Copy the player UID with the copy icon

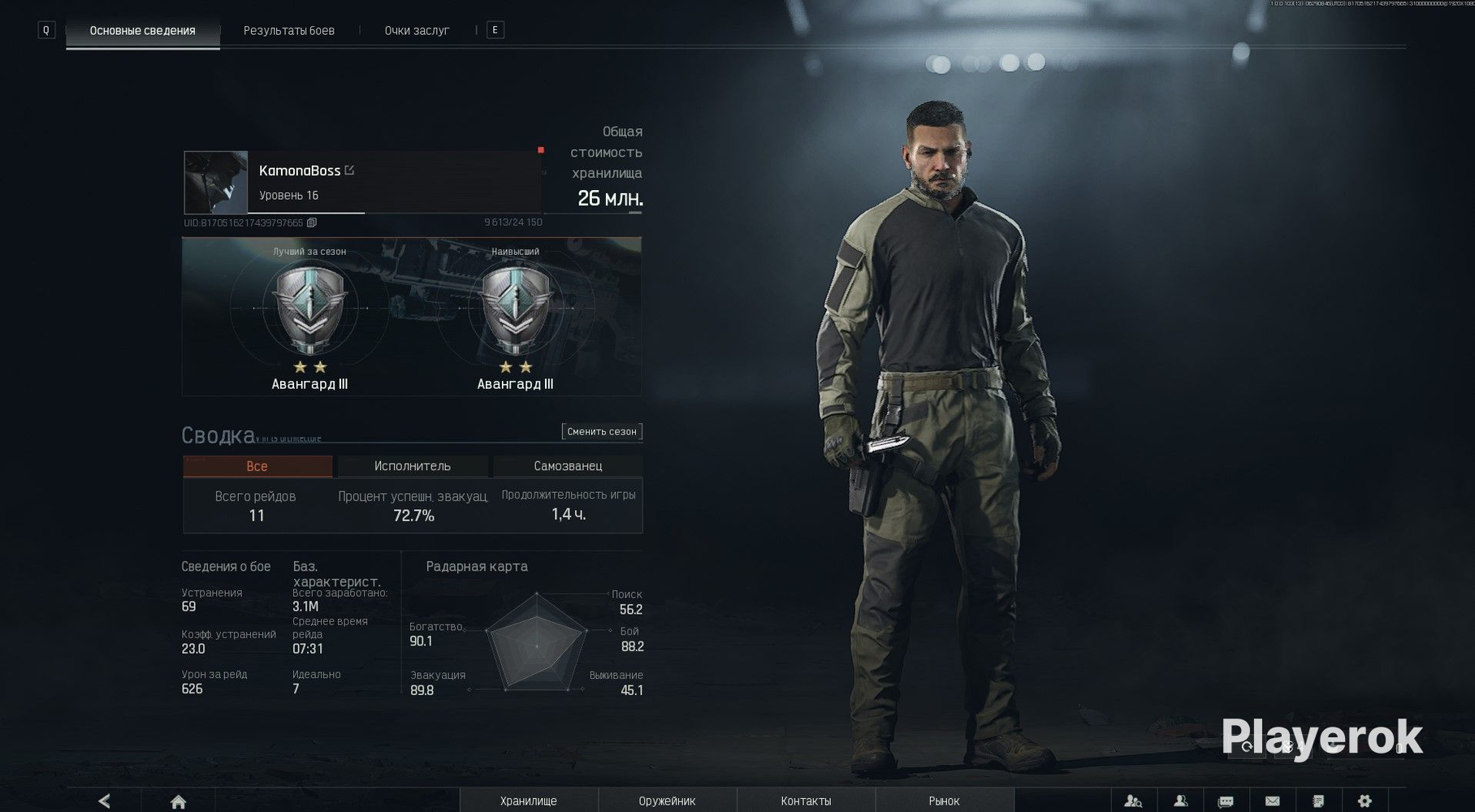click(x=312, y=222)
